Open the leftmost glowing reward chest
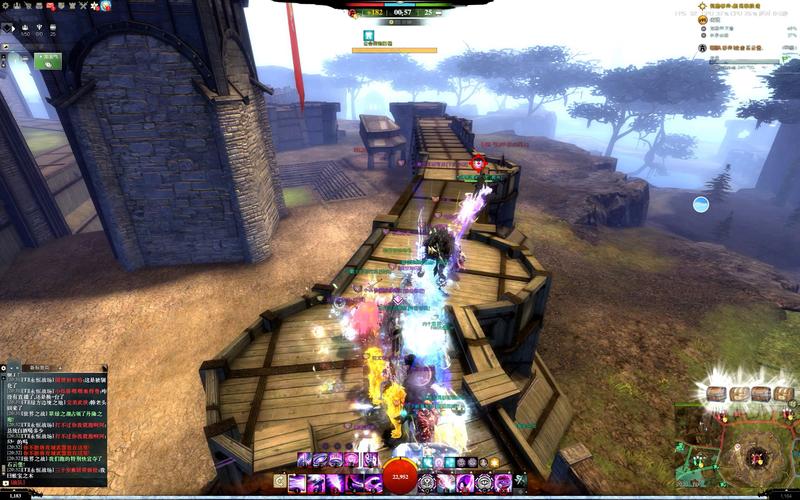This screenshot has height=500, width=800. coord(717,393)
